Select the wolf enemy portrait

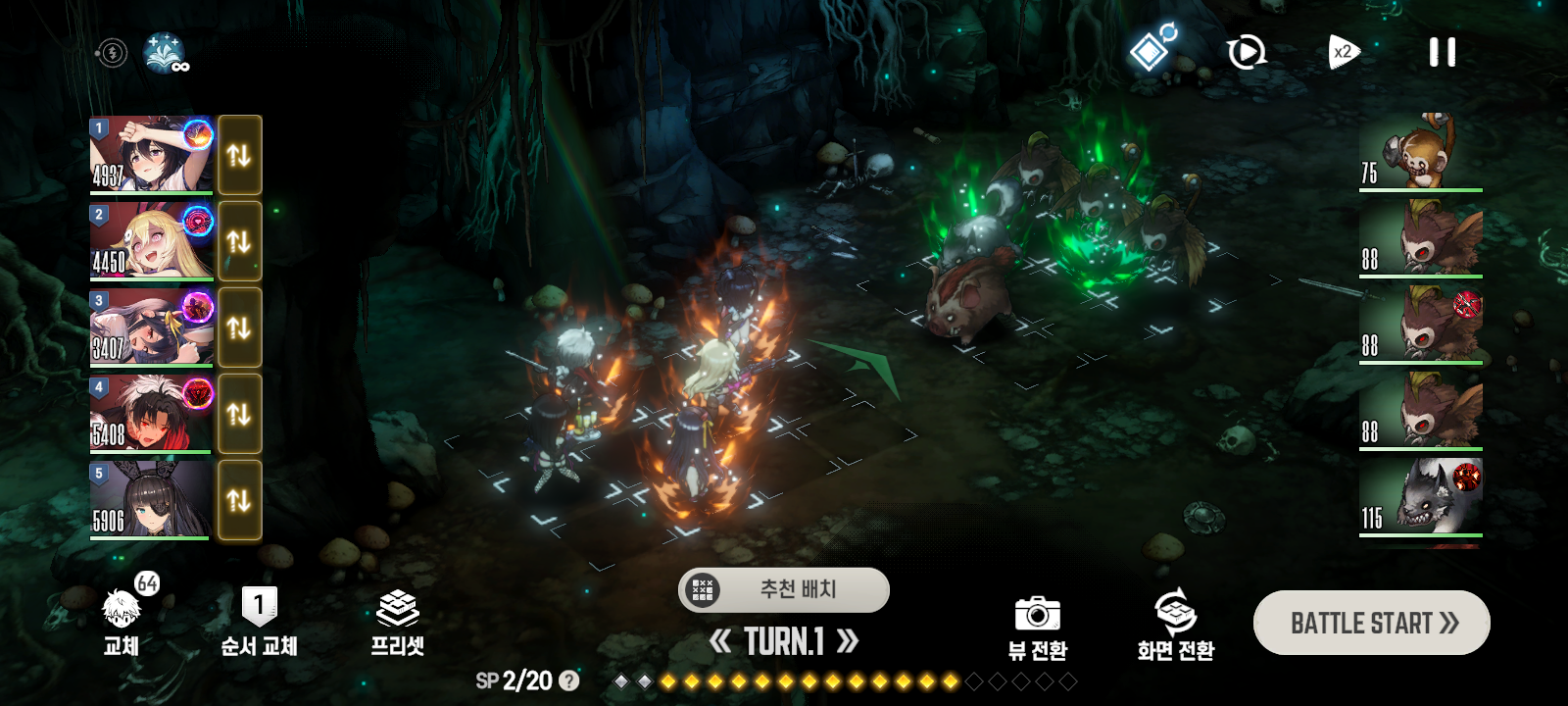[1421, 496]
